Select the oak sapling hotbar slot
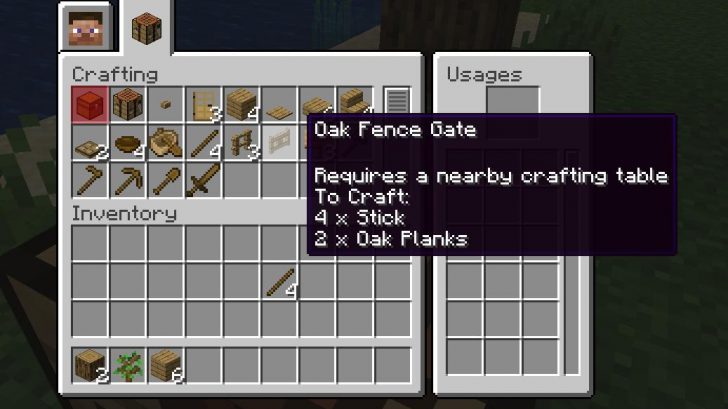728x409 pixels. (x=128, y=366)
